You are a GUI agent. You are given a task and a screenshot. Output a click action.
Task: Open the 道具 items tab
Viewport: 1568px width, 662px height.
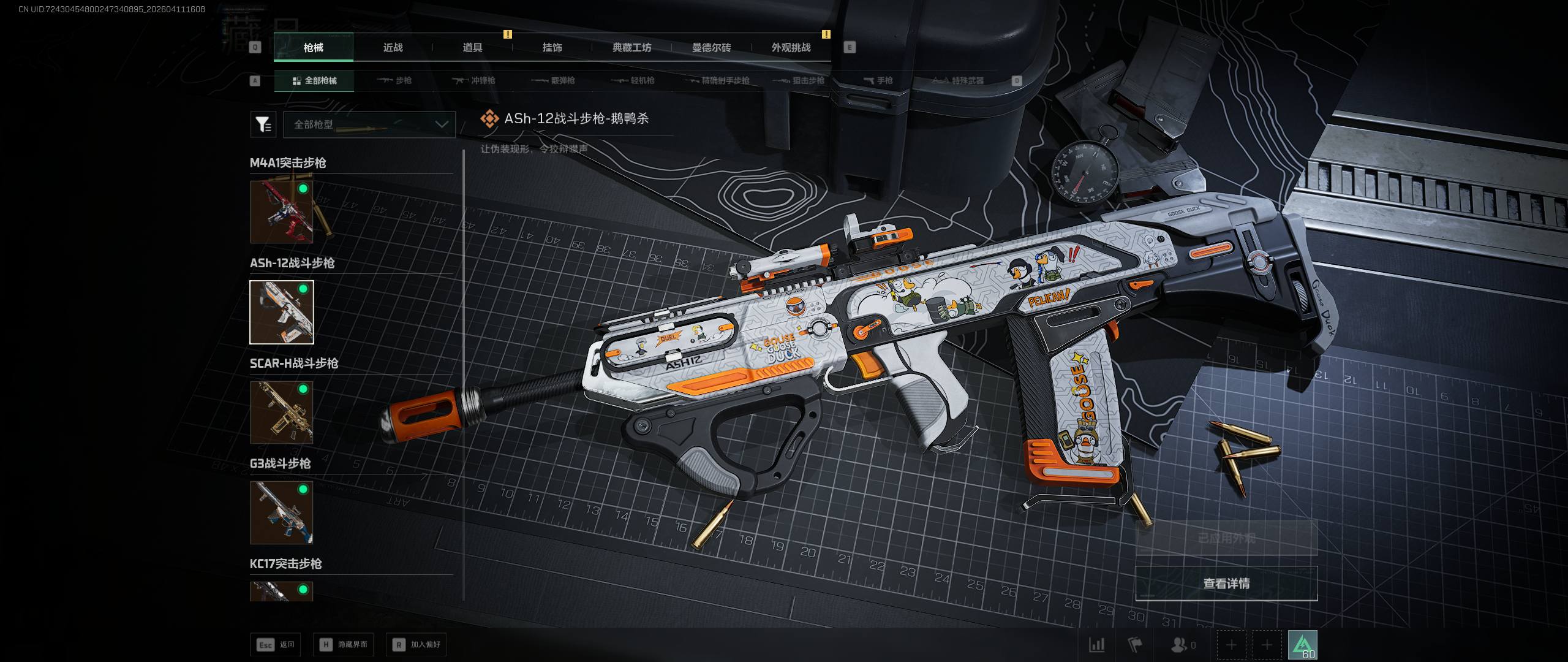(472, 47)
